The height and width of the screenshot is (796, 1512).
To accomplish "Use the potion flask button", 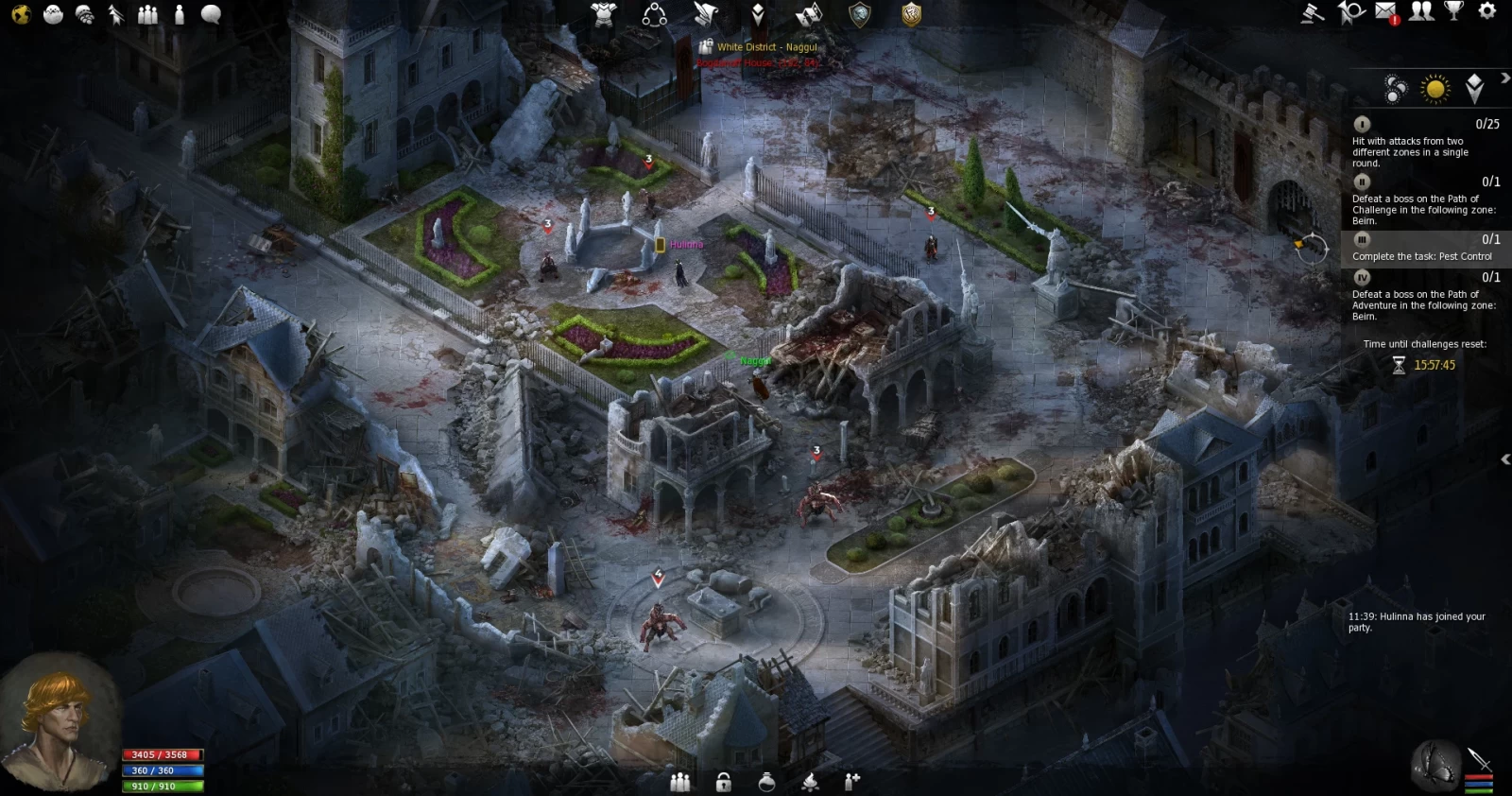I will coord(766,782).
